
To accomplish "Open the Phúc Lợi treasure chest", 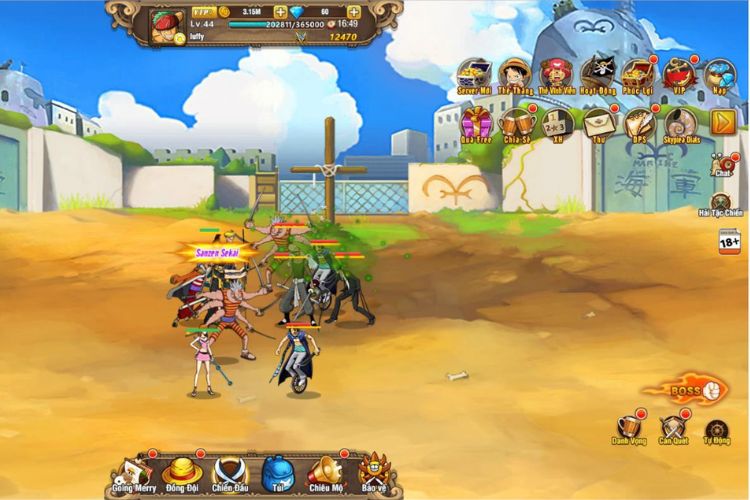I will (637, 74).
